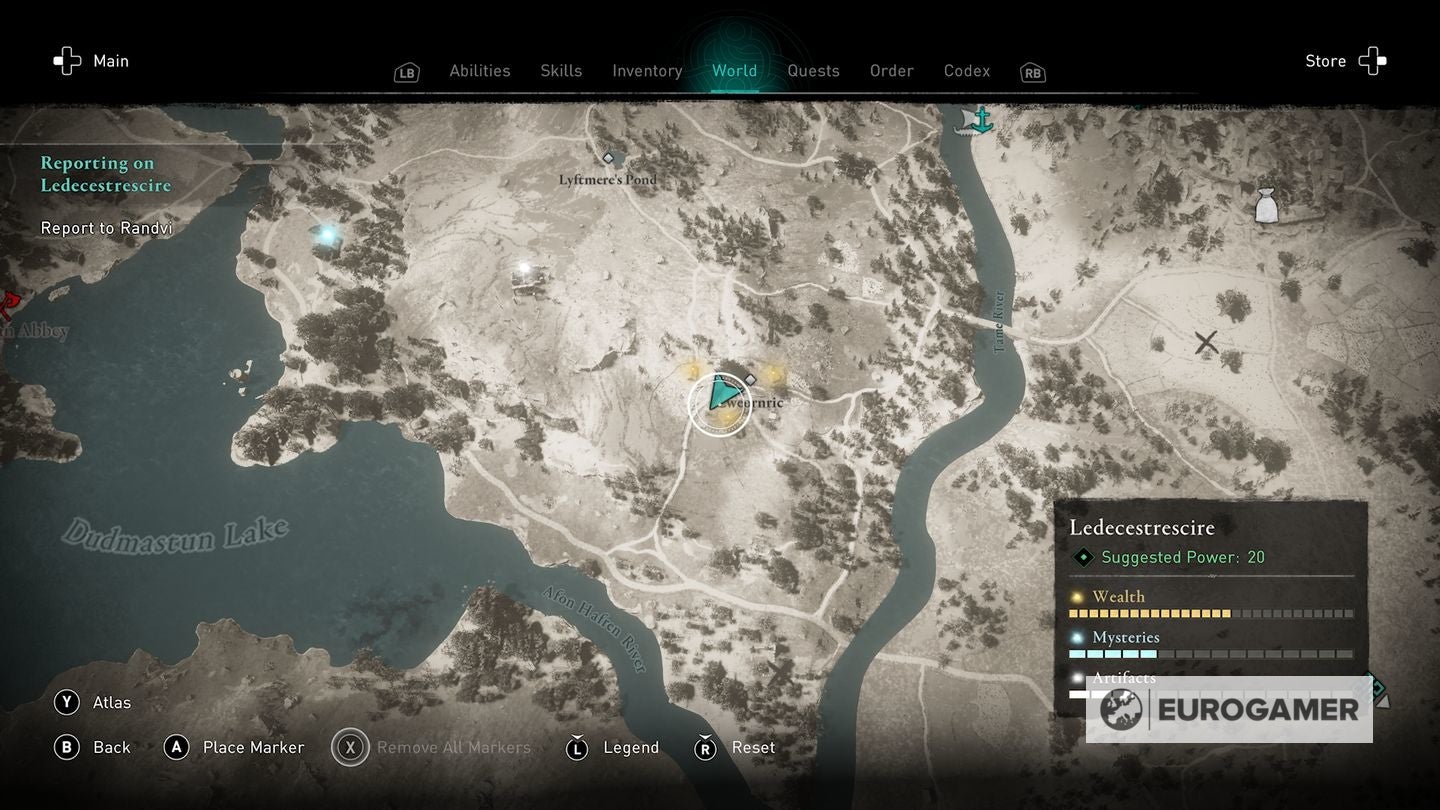This screenshot has height=810, width=1440.
Task: Return to the Main menu
Action: click(x=92, y=61)
